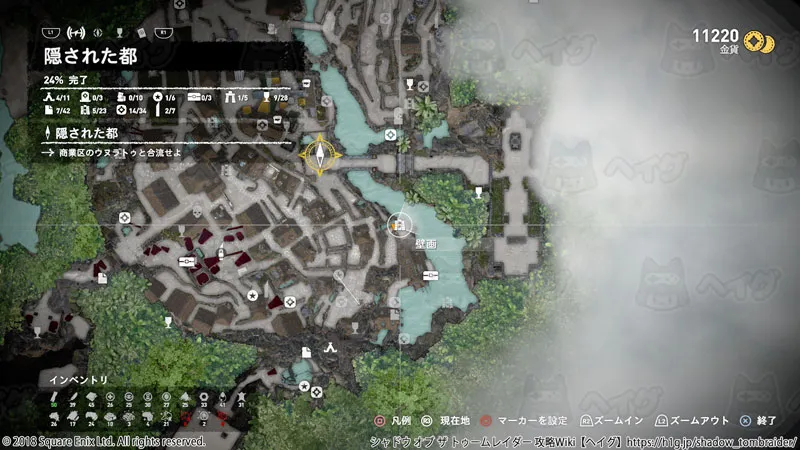Select the mural (壁画) marker on the map

click(400, 225)
